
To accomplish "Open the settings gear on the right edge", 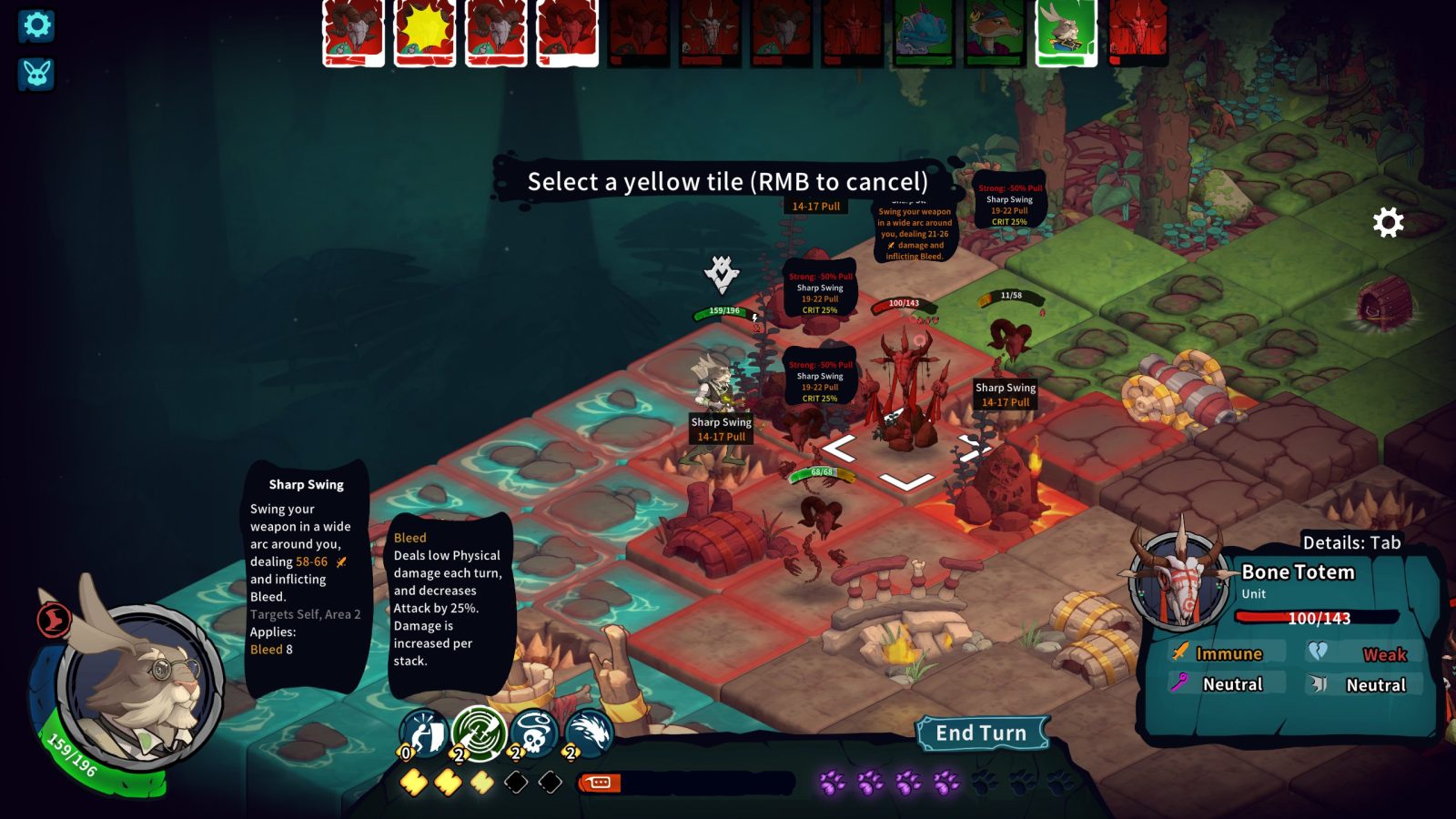I will tap(1387, 219).
